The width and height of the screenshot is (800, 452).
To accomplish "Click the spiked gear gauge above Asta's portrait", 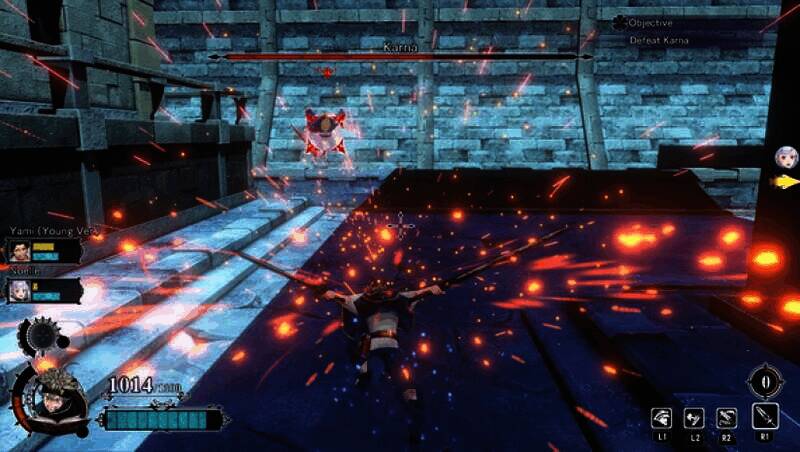I will (x=46, y=337).
